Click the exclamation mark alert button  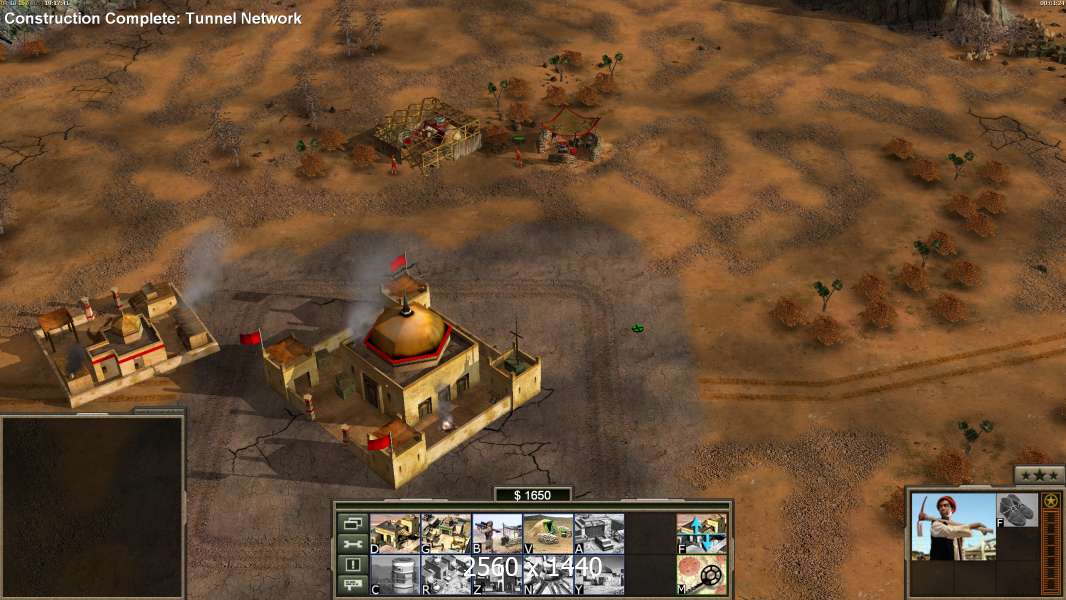coord(351,565)
